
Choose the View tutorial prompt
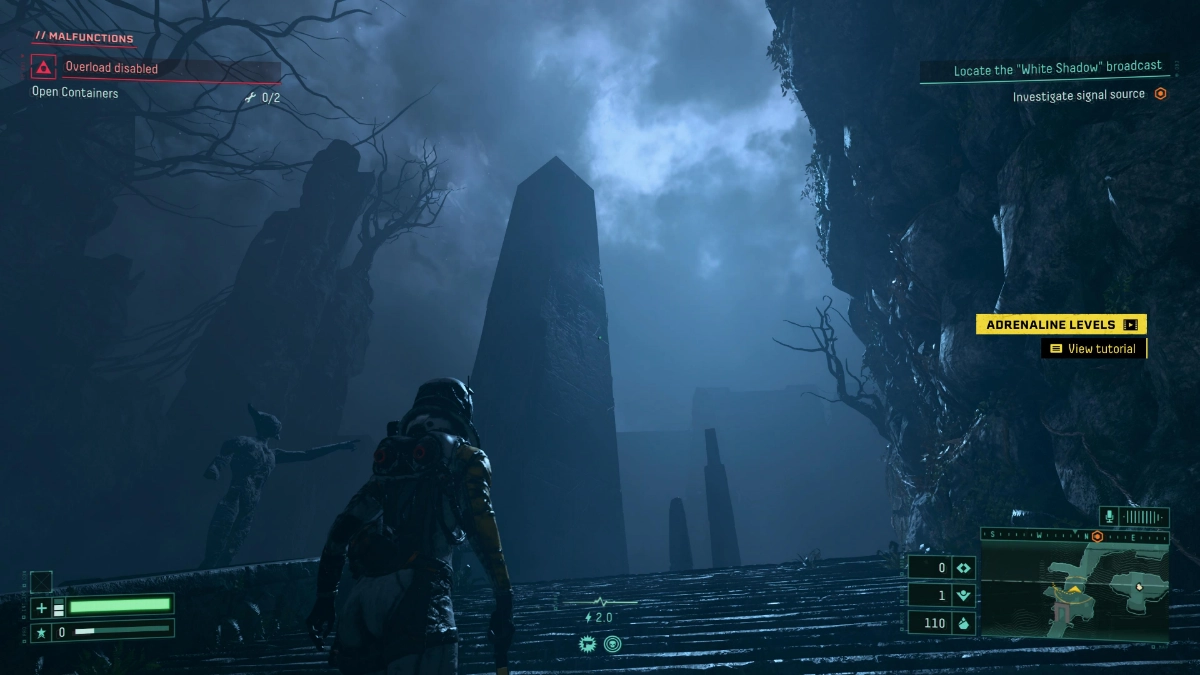pos(1093,349)
